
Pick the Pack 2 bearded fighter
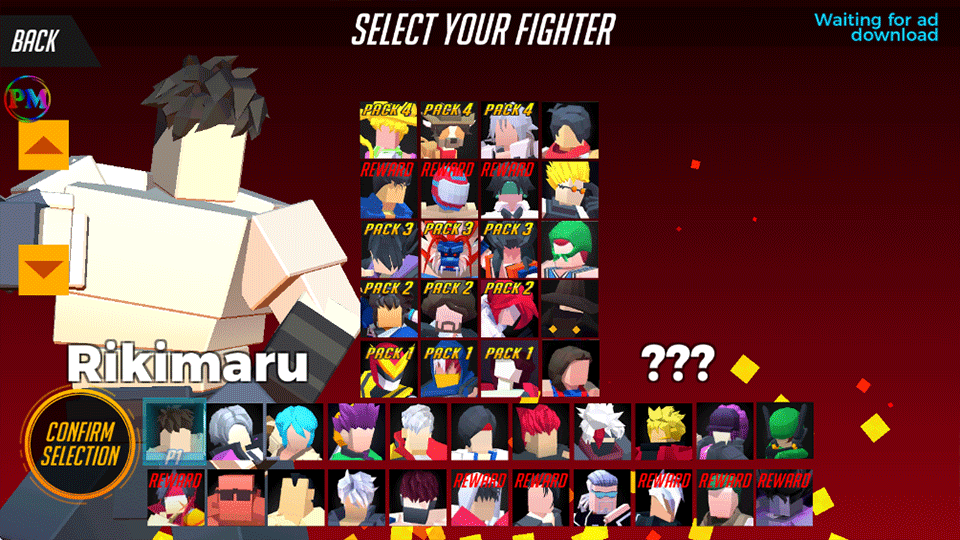tap(449, 309)
